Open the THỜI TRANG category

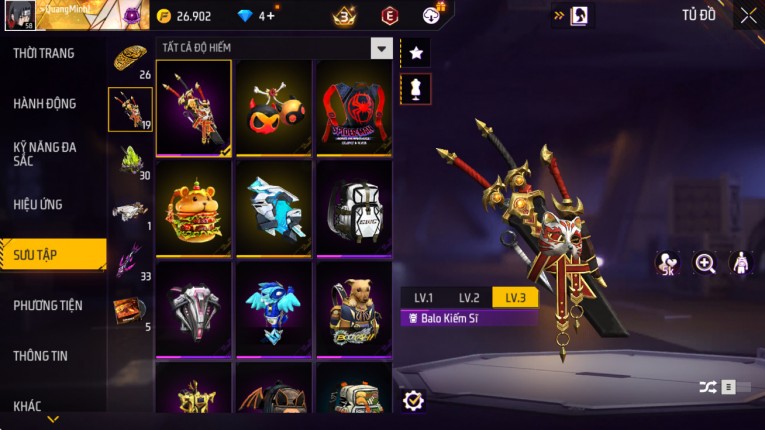pyautogui.click(x=44, y=53)
